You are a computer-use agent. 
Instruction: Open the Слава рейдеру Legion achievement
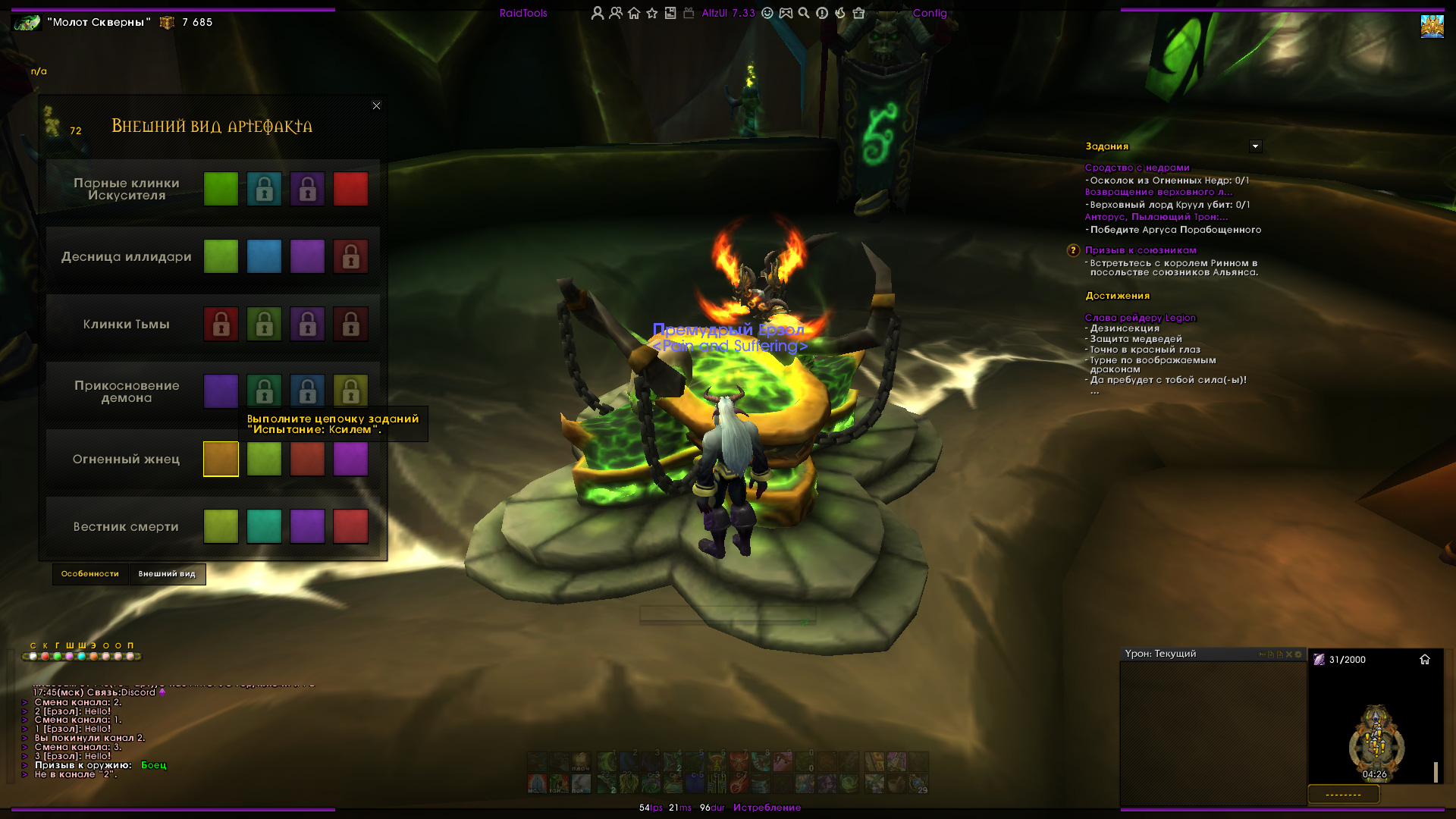(x=1140, y=318)
